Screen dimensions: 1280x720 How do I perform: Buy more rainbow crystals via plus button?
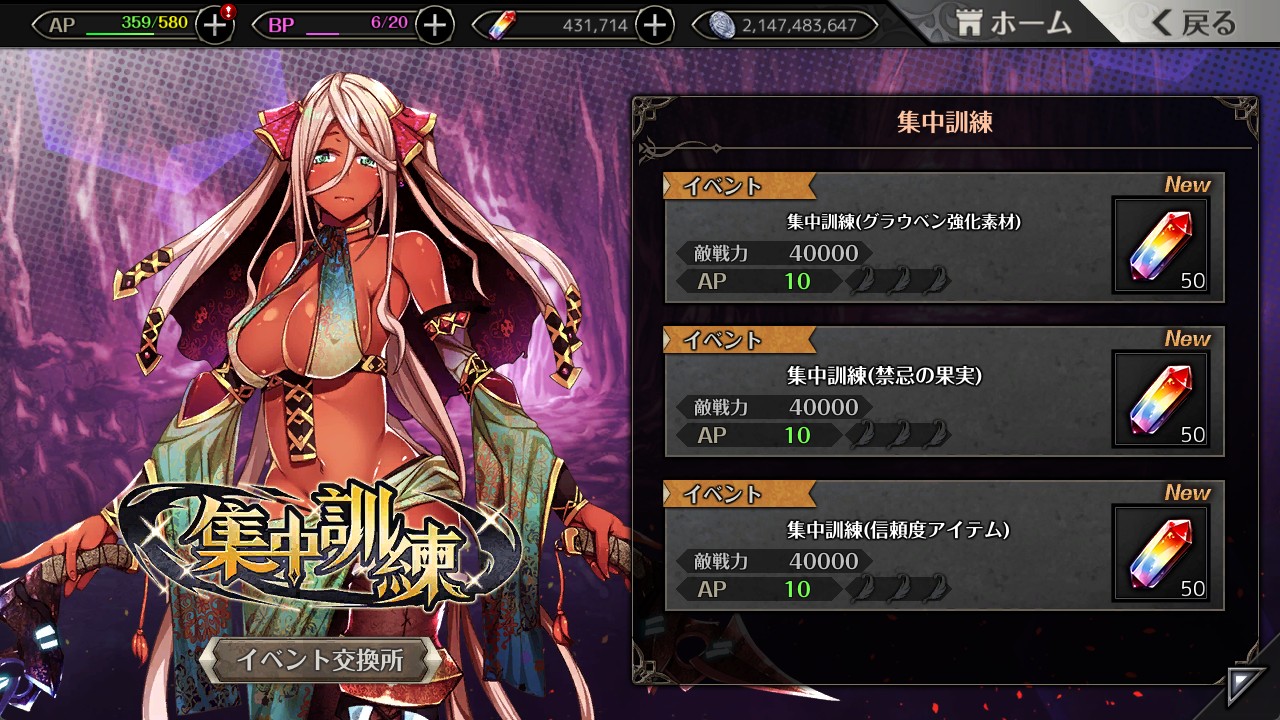coord(654,25)
